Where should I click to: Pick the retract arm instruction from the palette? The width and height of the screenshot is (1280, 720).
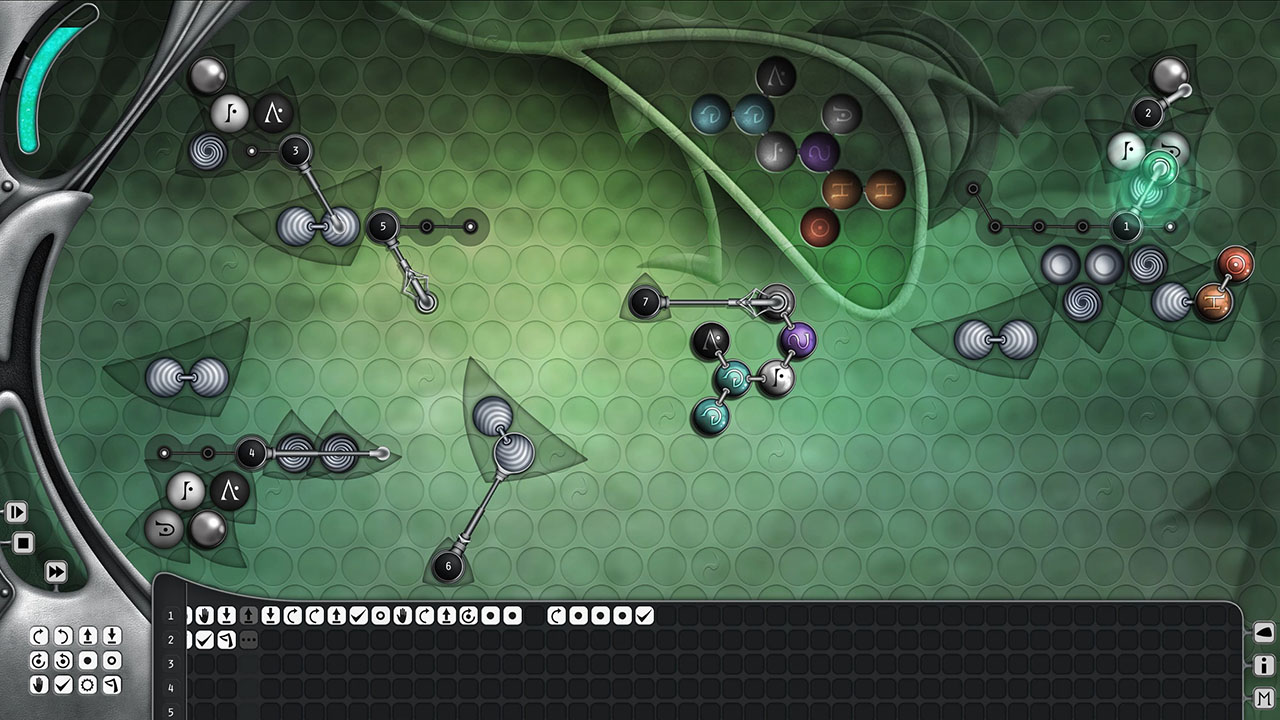click(113, 635)
